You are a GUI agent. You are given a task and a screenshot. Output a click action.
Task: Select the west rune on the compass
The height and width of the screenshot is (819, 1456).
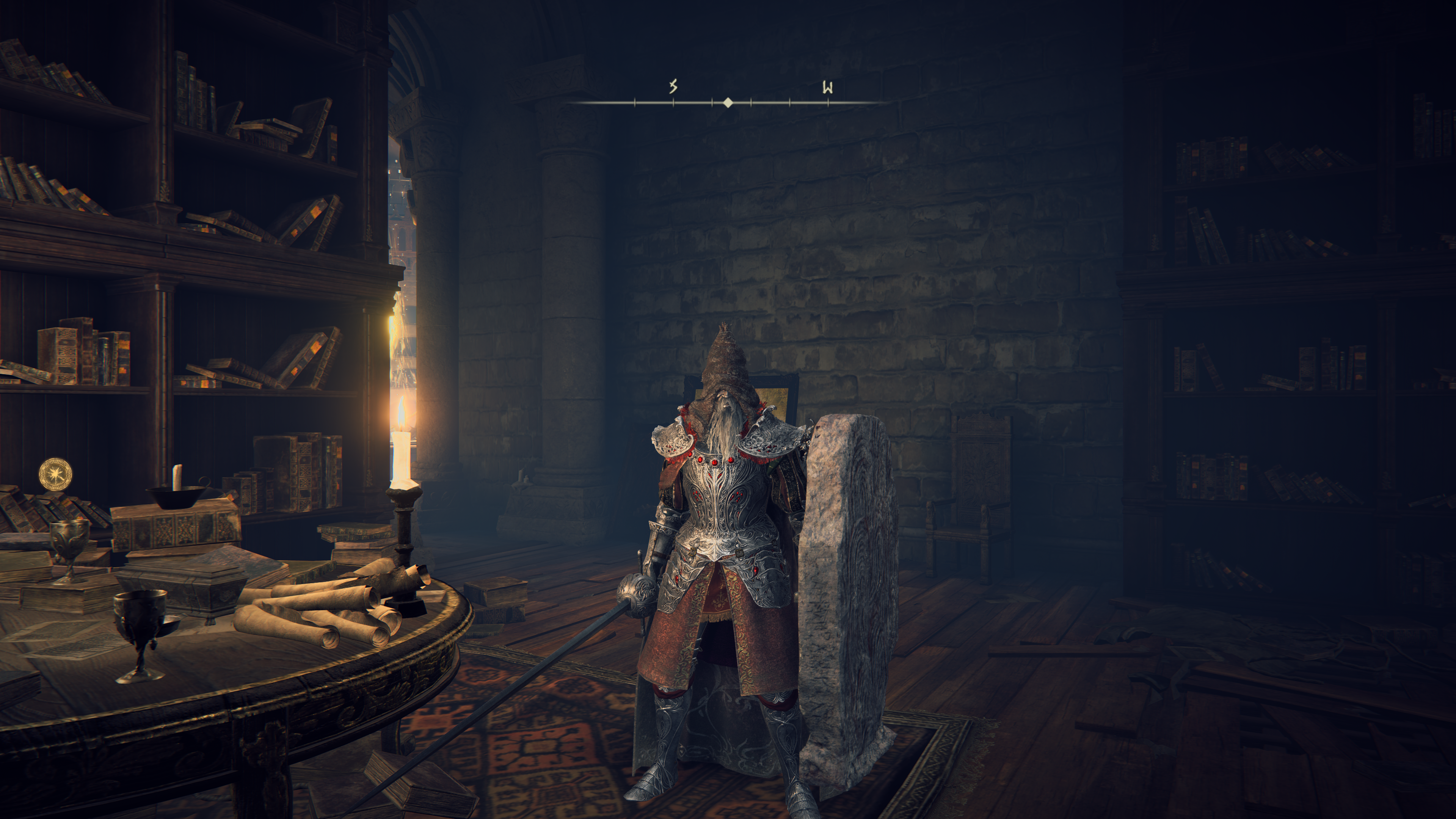pyautogui.click(x=827, y=87)
